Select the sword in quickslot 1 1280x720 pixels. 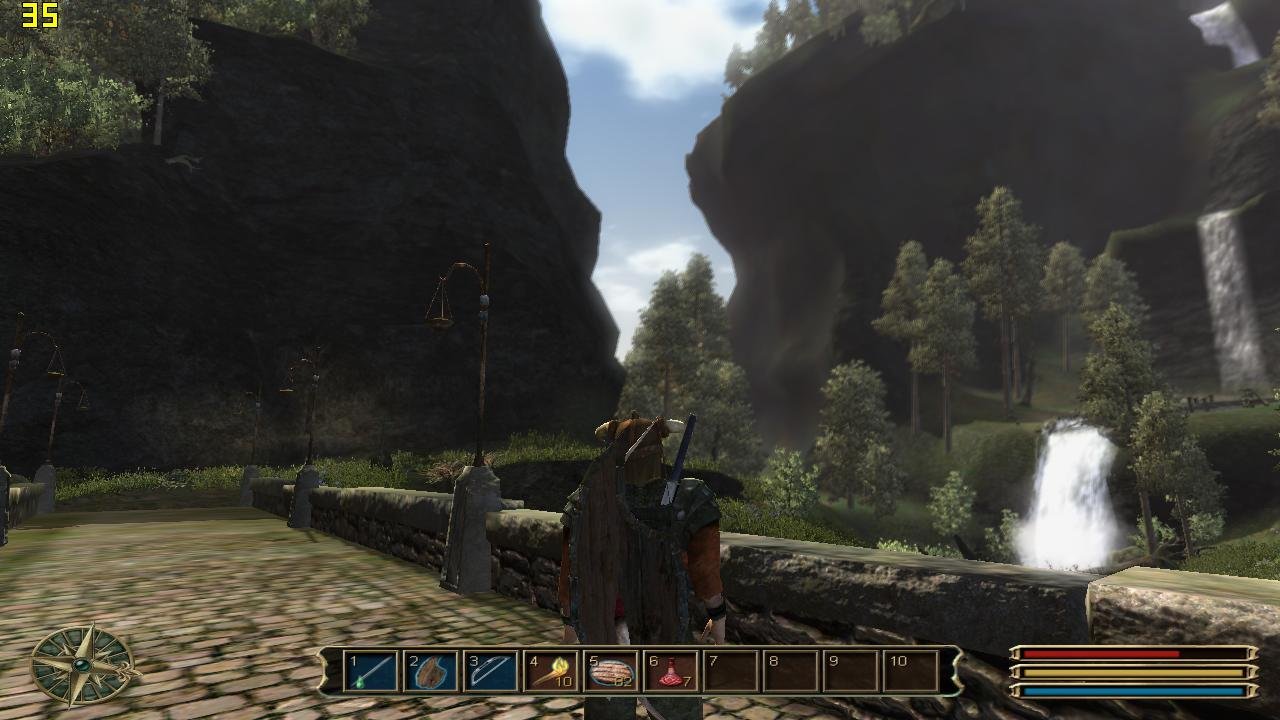pos(371,671)
